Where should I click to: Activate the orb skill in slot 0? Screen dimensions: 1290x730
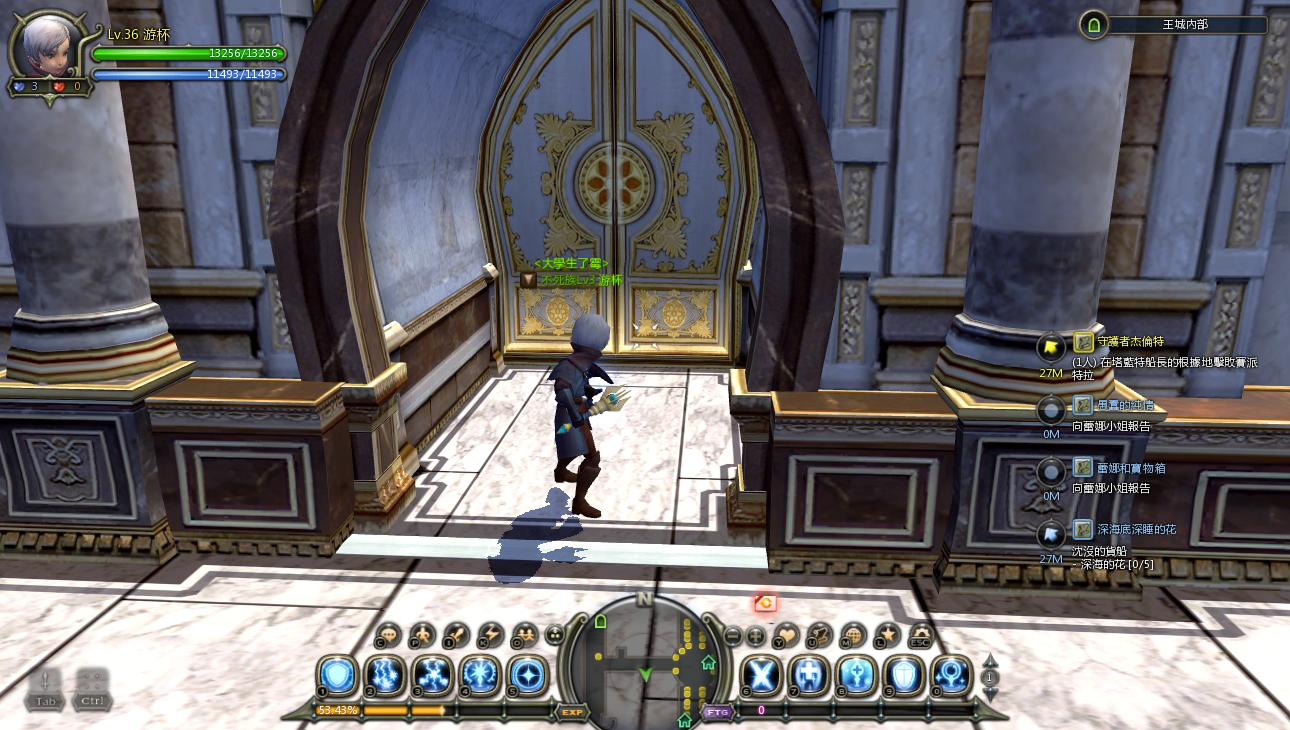[x=950, y=675]
